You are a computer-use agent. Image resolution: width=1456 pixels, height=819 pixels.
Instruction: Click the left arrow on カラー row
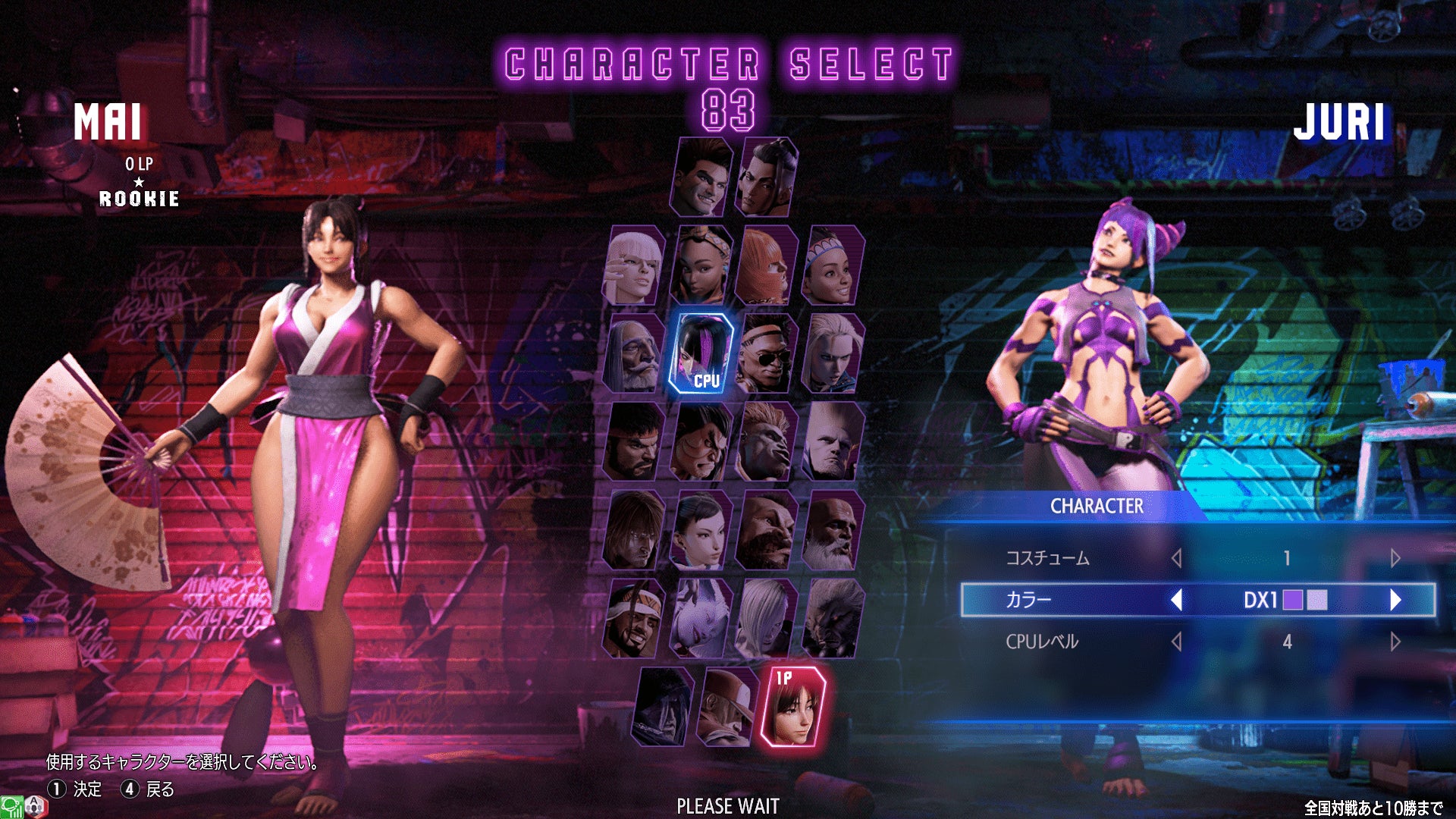(1177, 600)
